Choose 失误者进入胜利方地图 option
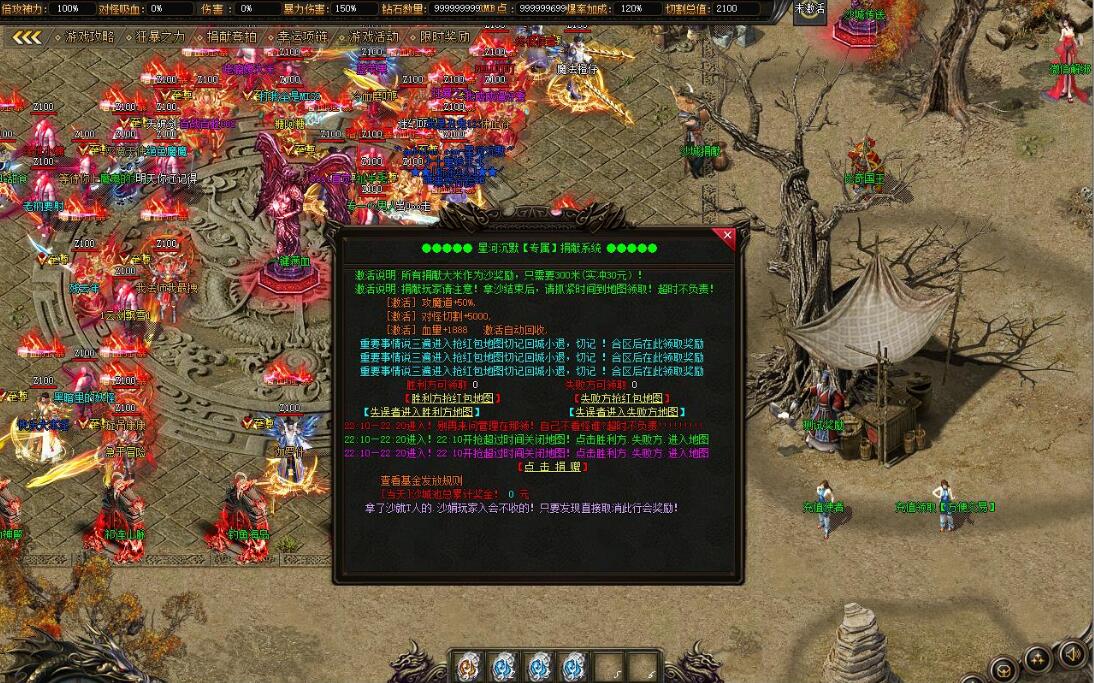1094x683 pixels. [422, 411]
